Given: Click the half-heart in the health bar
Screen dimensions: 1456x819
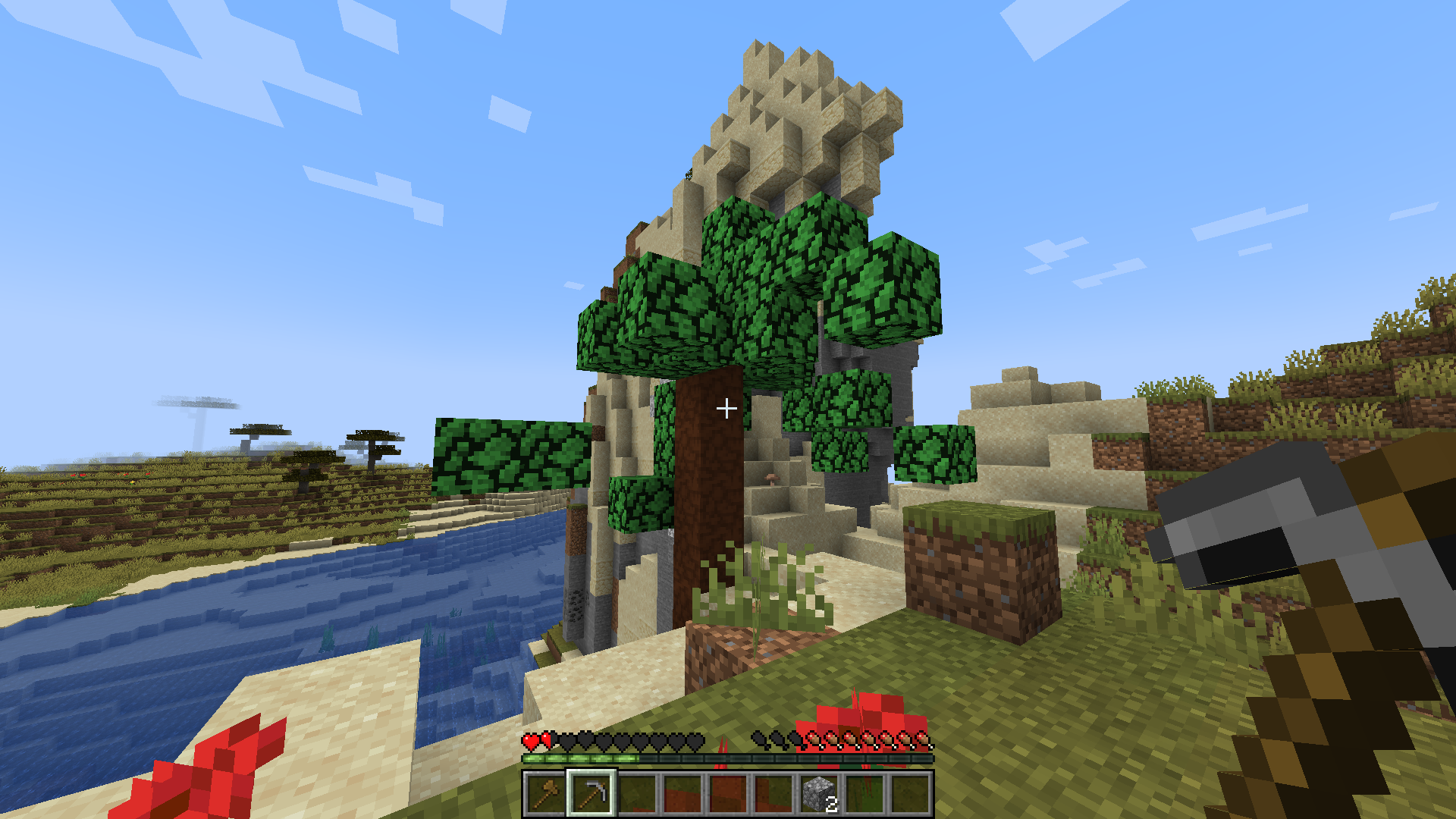Looking at the screenshot, I should pyautogui.click(x=546, y=741).
